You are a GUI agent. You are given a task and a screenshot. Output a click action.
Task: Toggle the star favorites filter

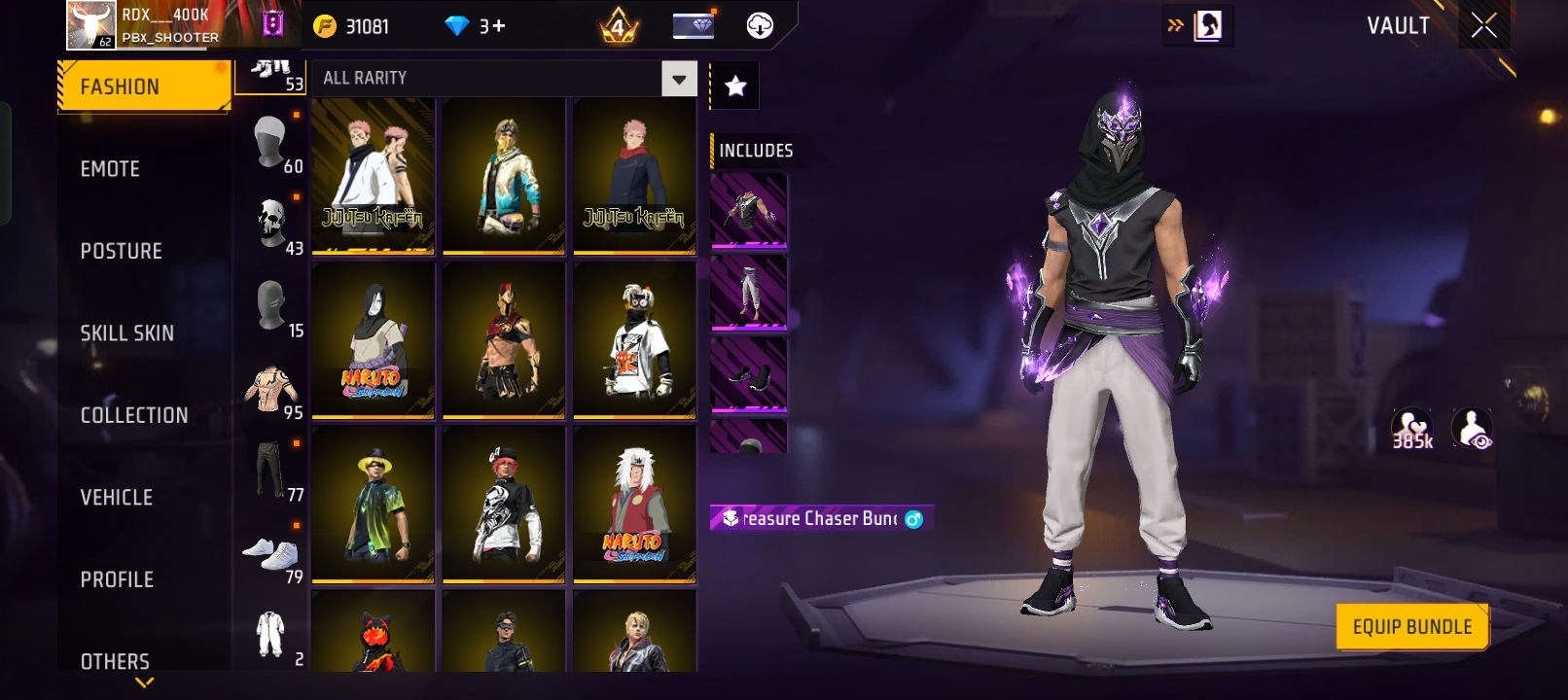point(735,87)
